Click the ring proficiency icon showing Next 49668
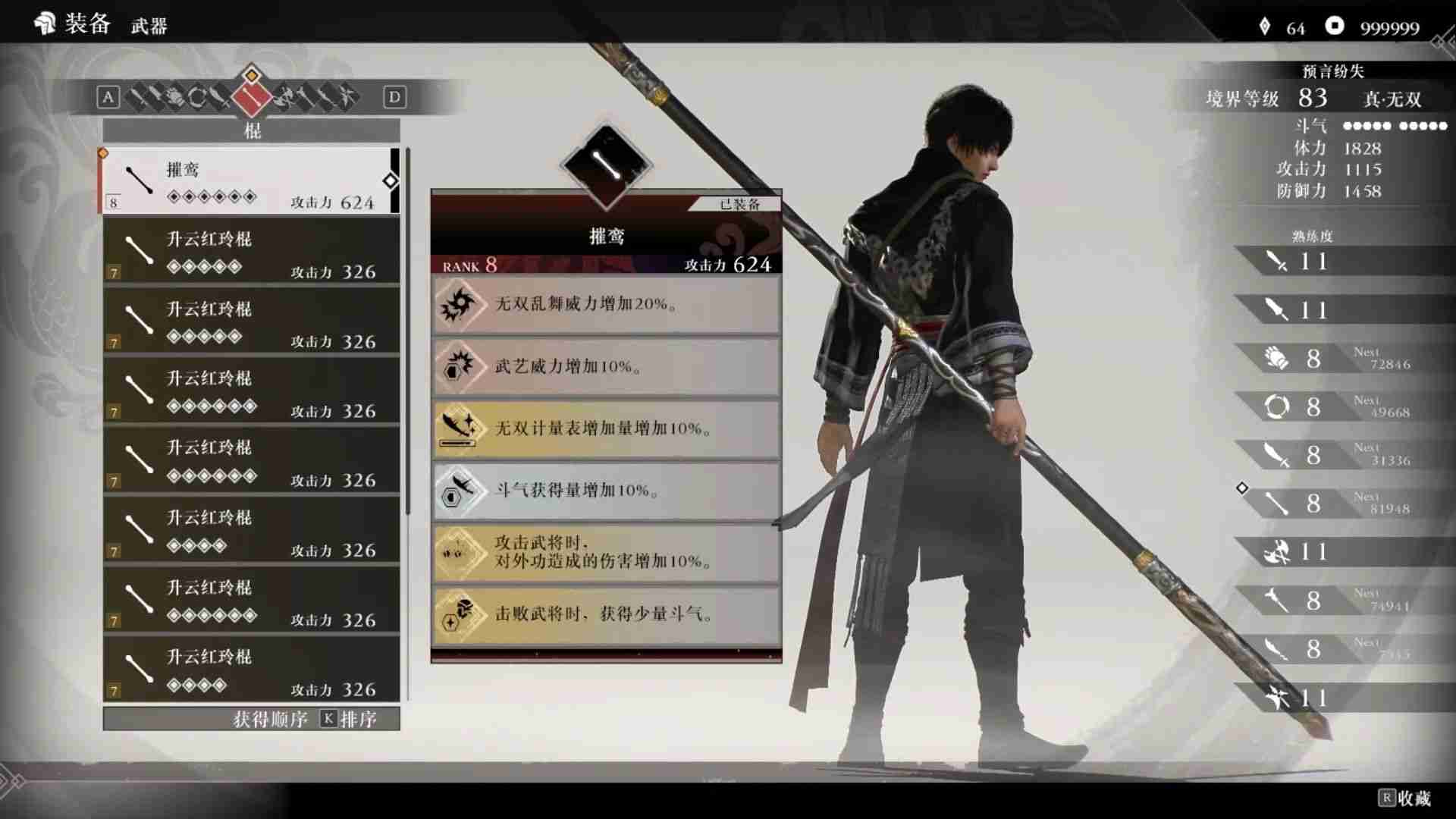 (x=1276, y=406)
